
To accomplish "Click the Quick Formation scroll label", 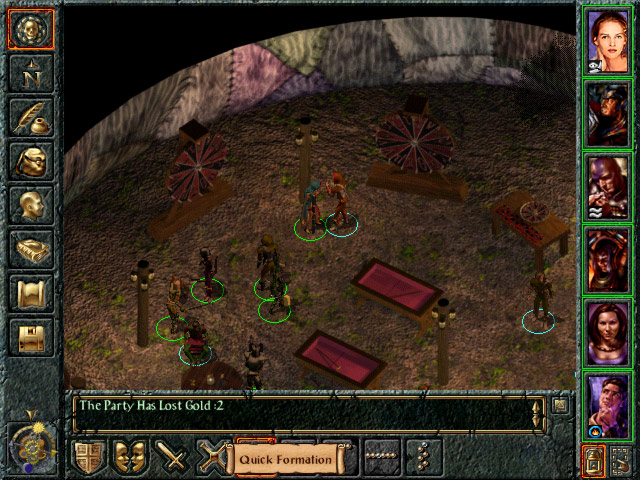I will pyautogui.click(x=286, y=459).
